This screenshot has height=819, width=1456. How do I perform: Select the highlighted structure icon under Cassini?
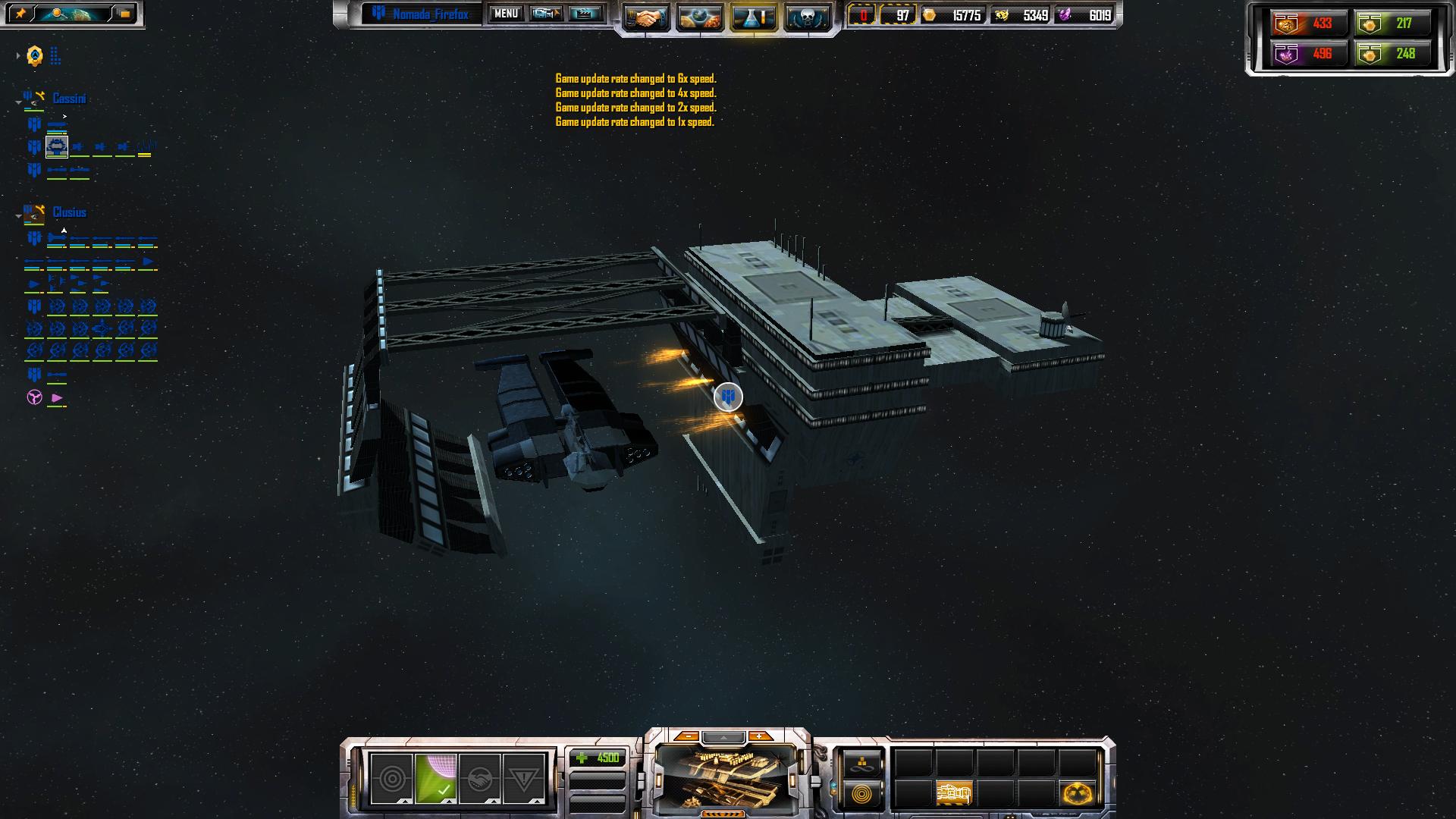(x=57, y=146)
